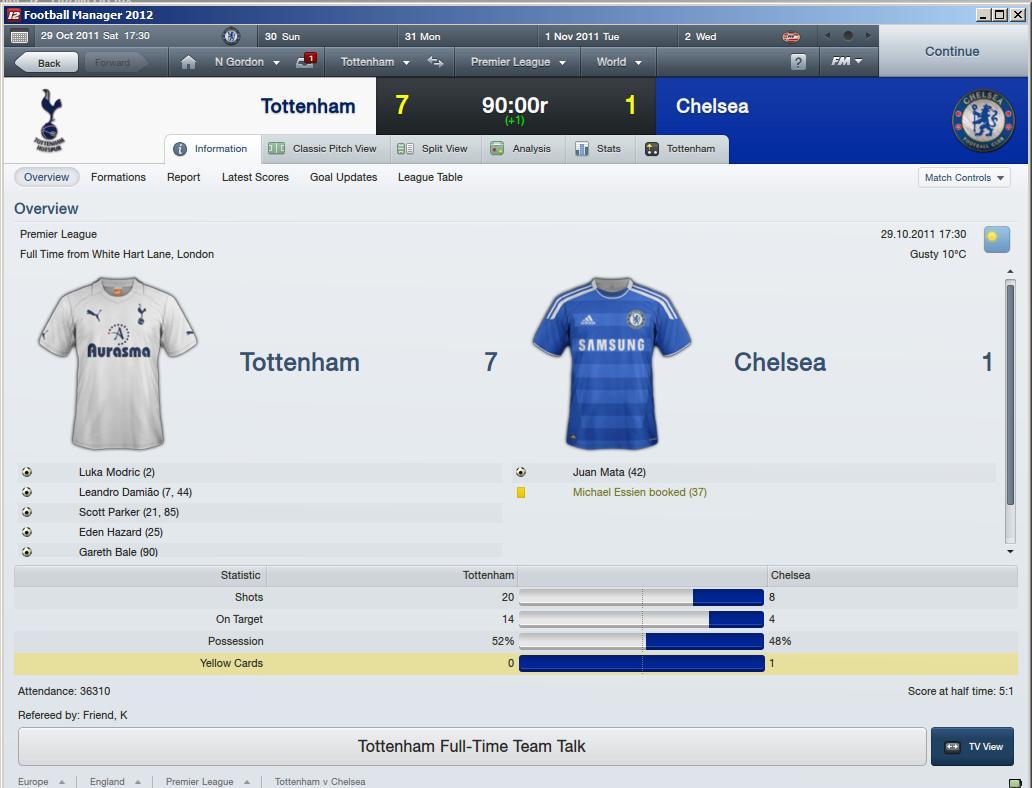Open the League Table section
Image resolution: width=1032 pixels, height=788 pixels.
[x=430, y=177]
